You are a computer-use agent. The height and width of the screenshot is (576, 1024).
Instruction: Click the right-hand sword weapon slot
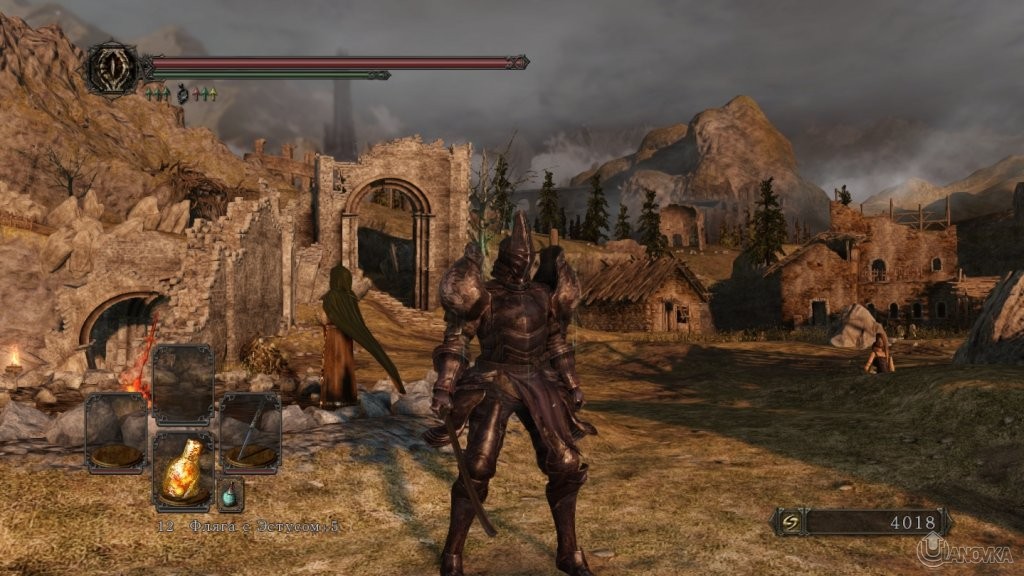click(x=250, y=432)
